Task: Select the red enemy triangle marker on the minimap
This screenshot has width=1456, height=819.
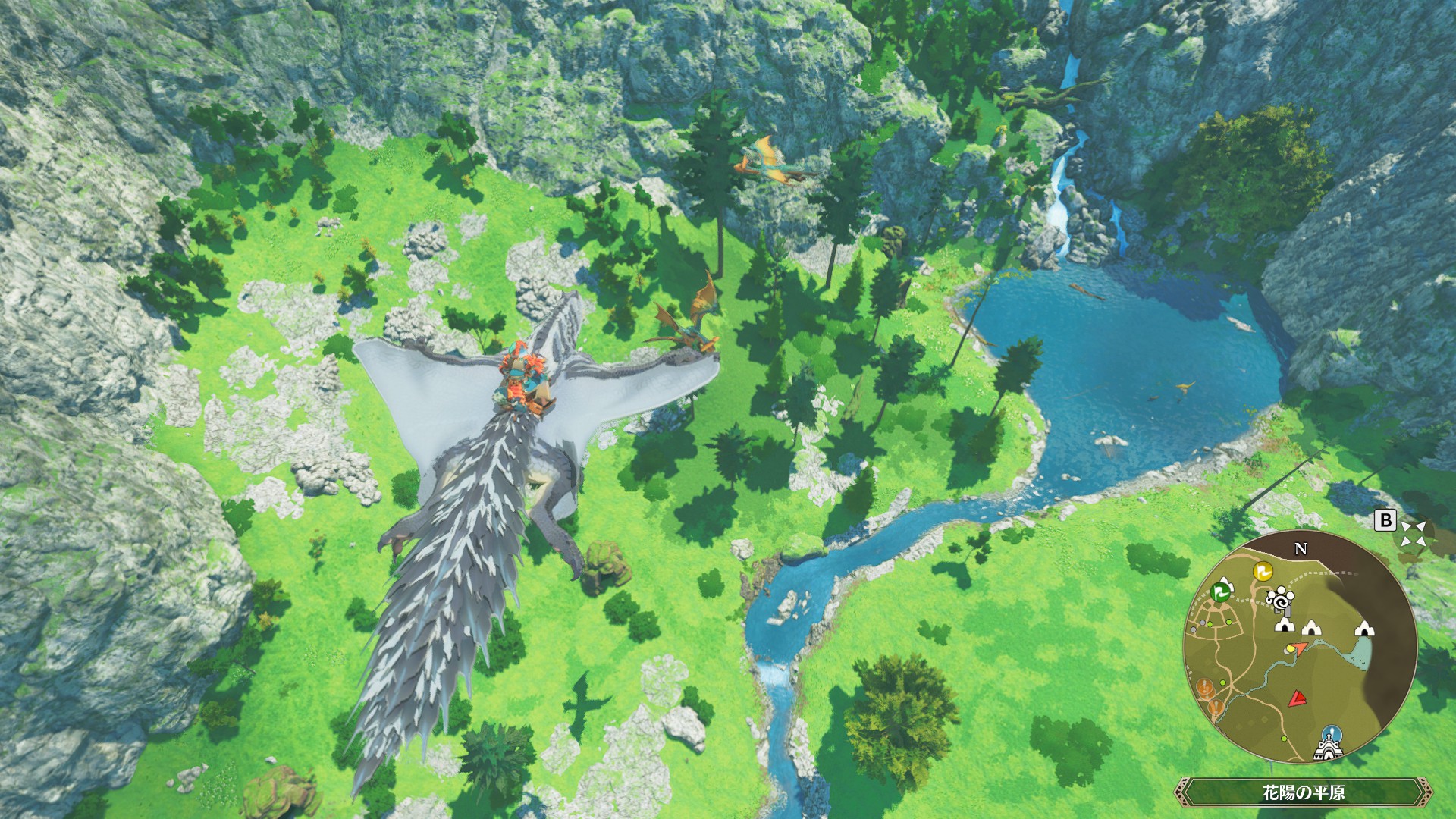Action: pyautogui.click(x=1296, y=698)
